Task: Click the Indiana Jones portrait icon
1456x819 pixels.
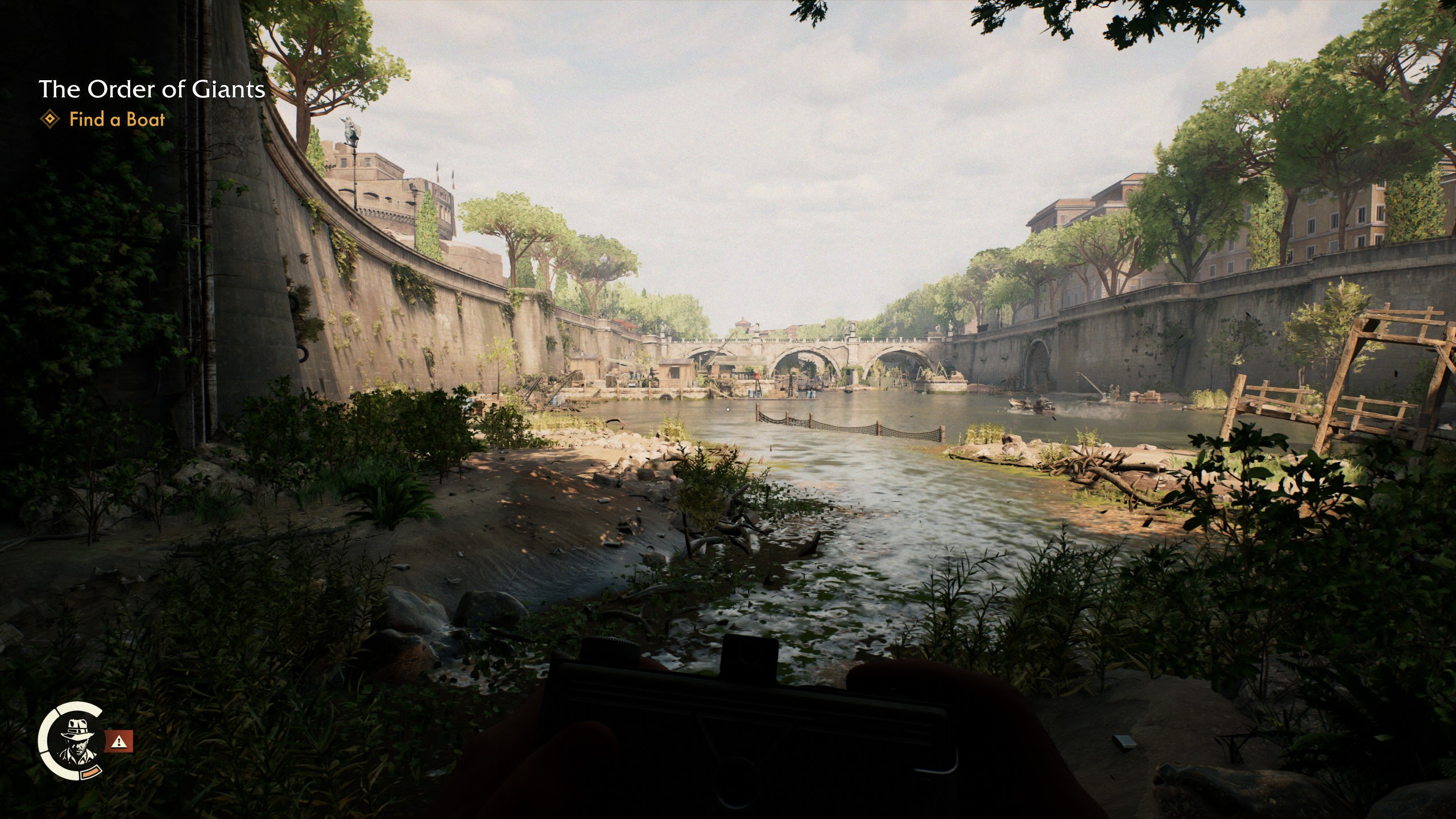Action: coord(77,739)
